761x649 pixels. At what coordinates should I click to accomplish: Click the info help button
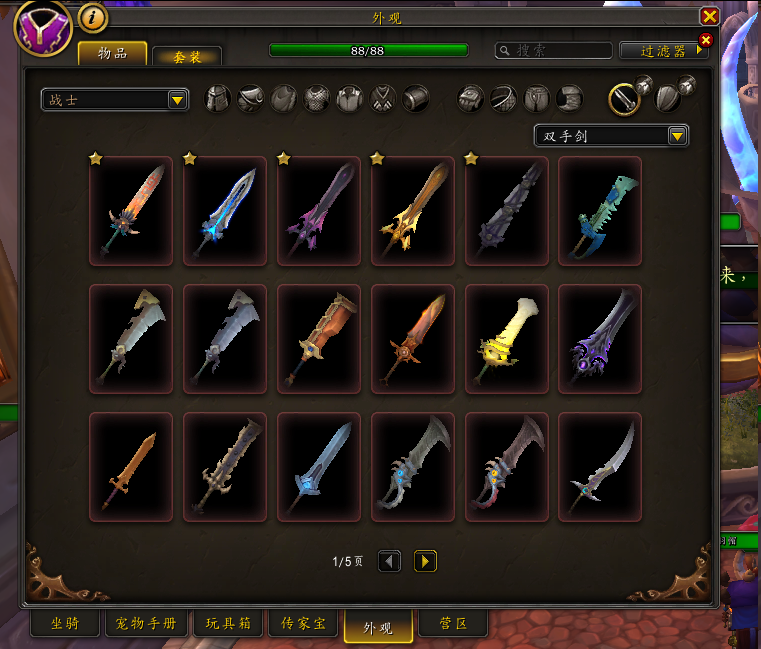click(92, 18)
